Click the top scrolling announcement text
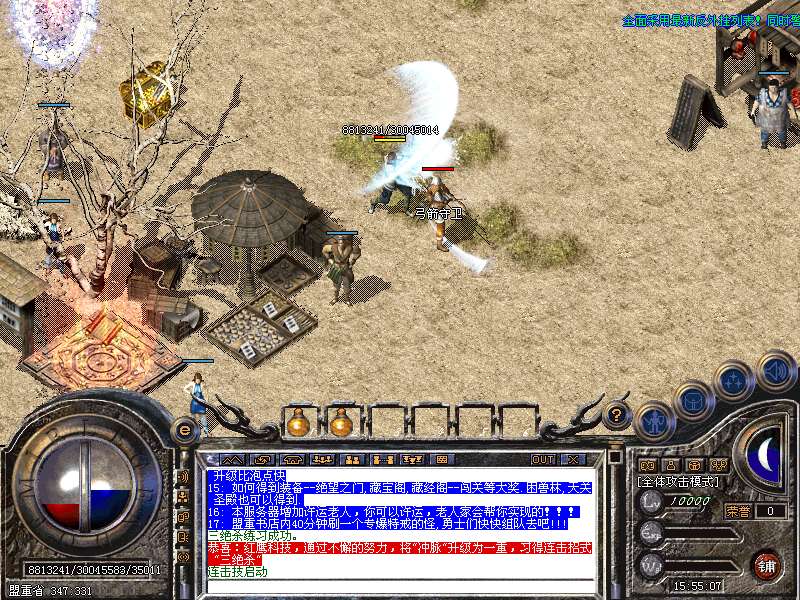800x600 pixels. coord(708,19)
